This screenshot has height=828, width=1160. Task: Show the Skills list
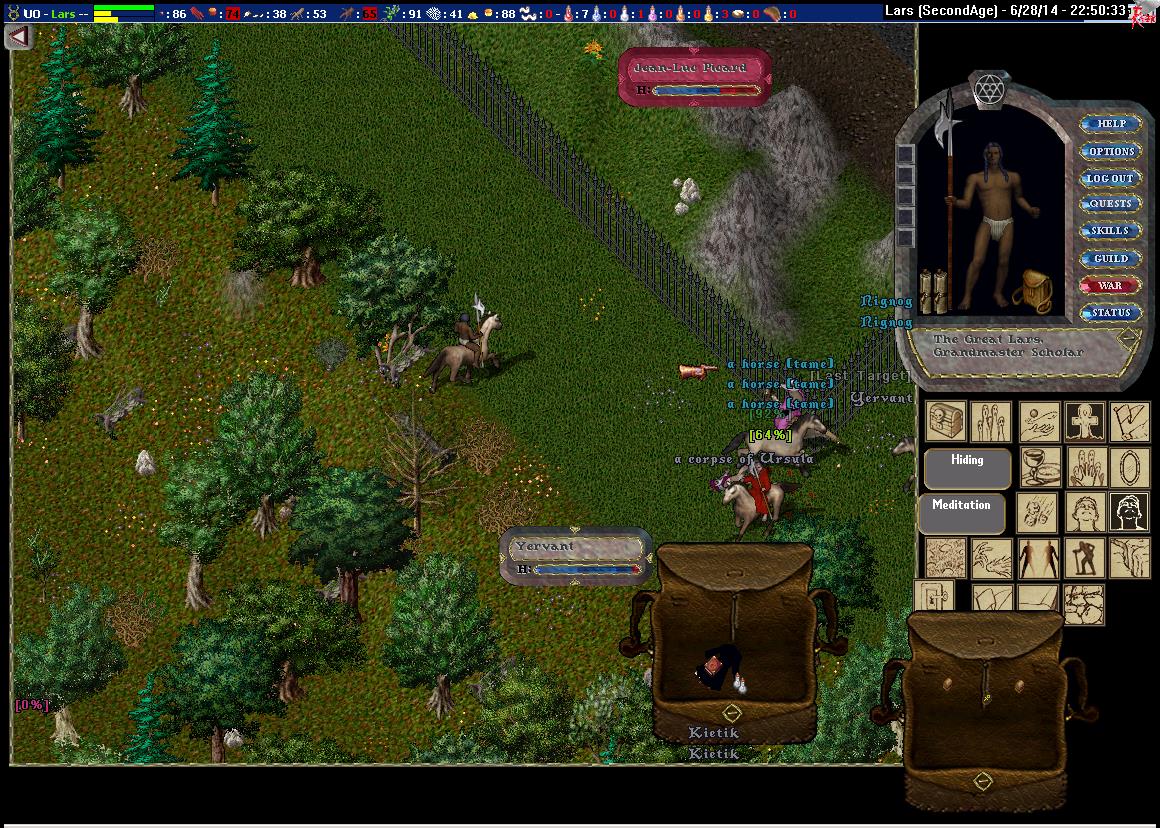pyautogui.click(x=1110, y=231)
